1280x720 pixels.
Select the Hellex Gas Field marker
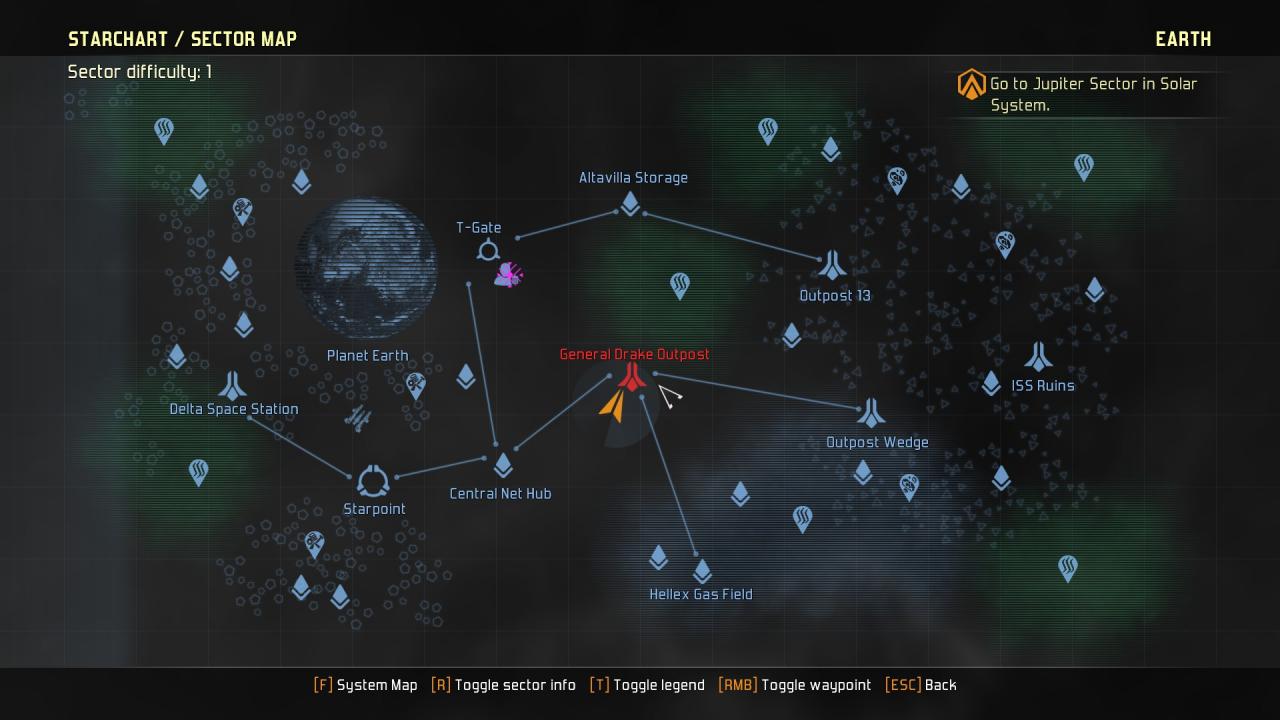[702, 571]
